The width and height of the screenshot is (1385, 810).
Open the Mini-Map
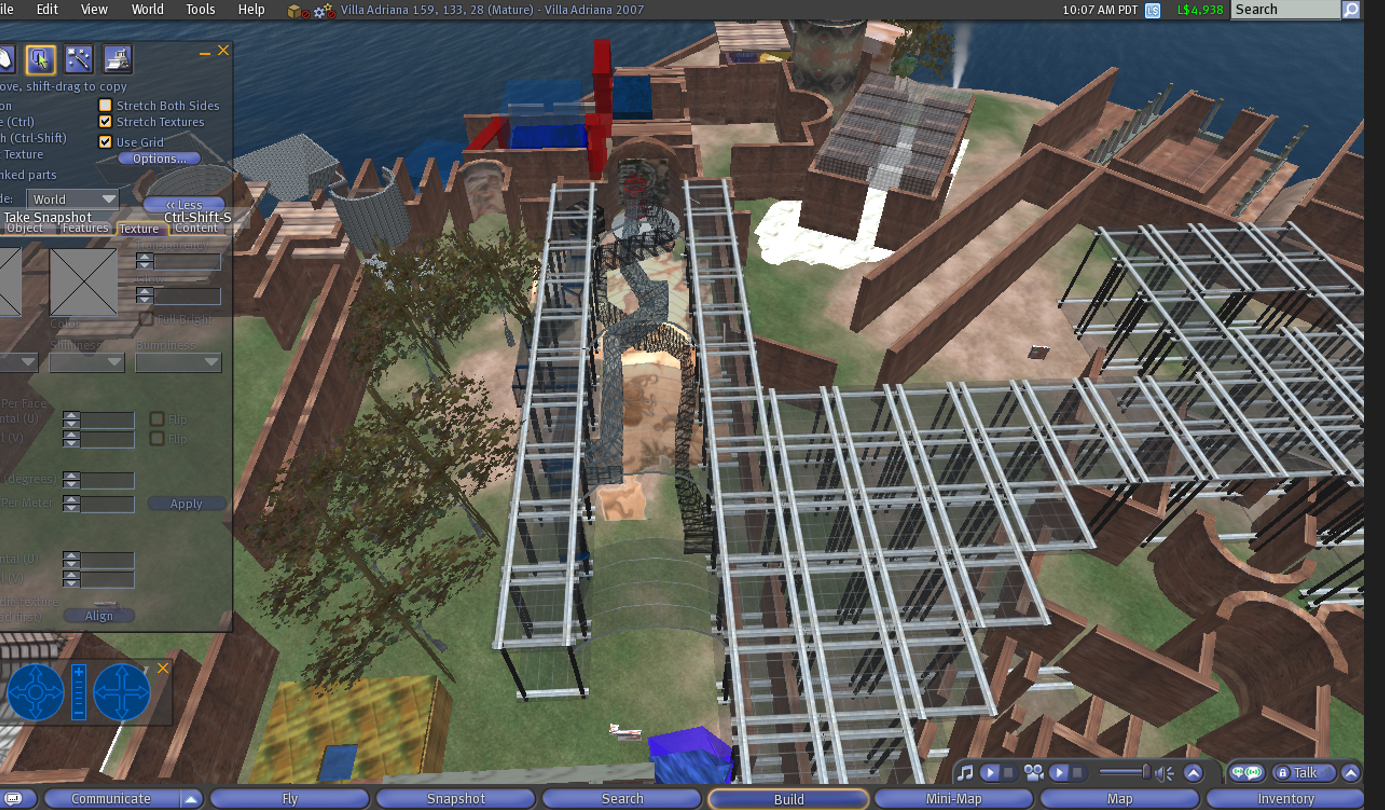pyautogui.click(x=953, y=798)
